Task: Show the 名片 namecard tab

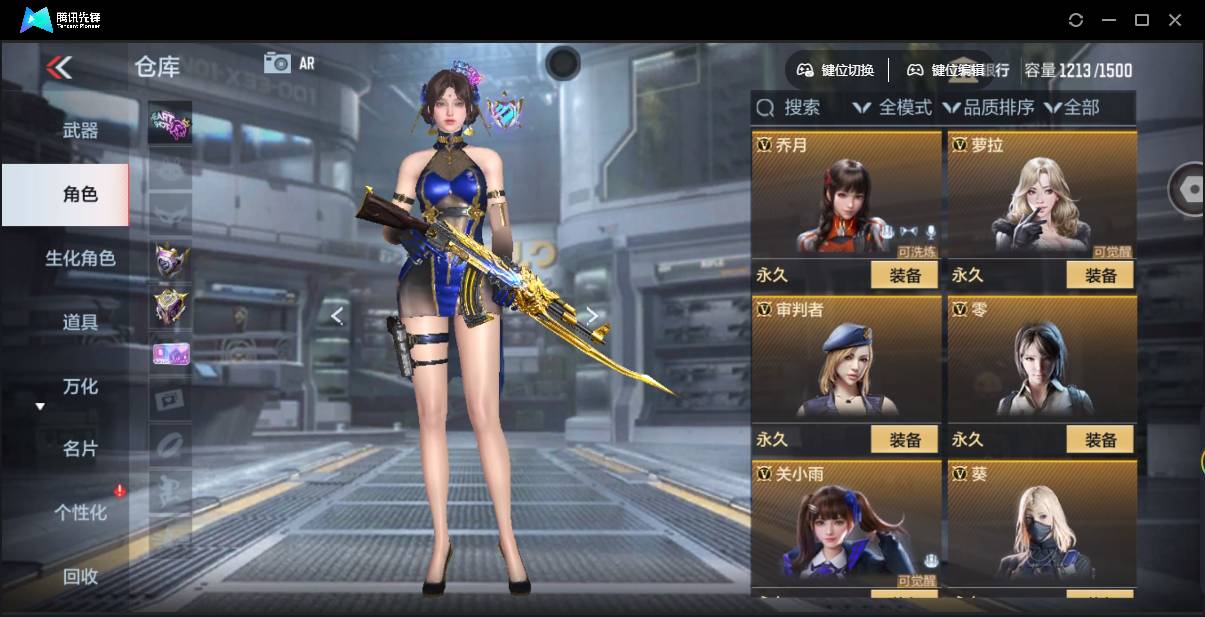Action: (80, 449)
